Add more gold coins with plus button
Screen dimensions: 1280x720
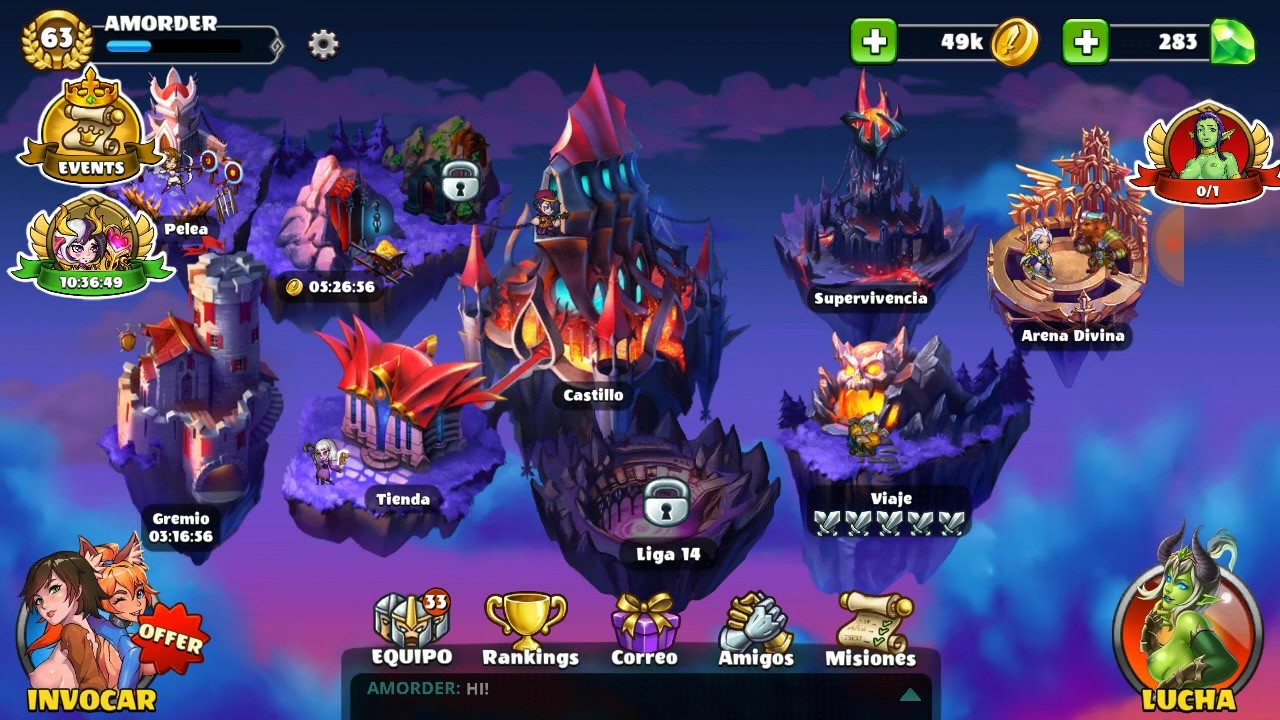874,42
